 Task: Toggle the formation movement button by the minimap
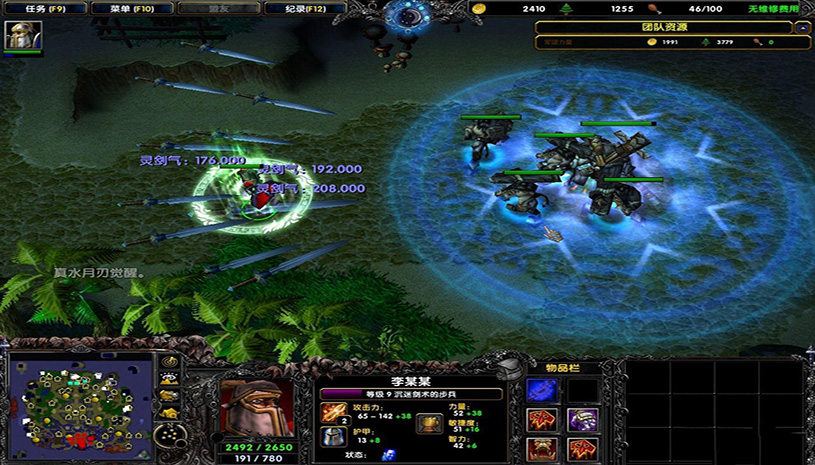pos(170,432)
